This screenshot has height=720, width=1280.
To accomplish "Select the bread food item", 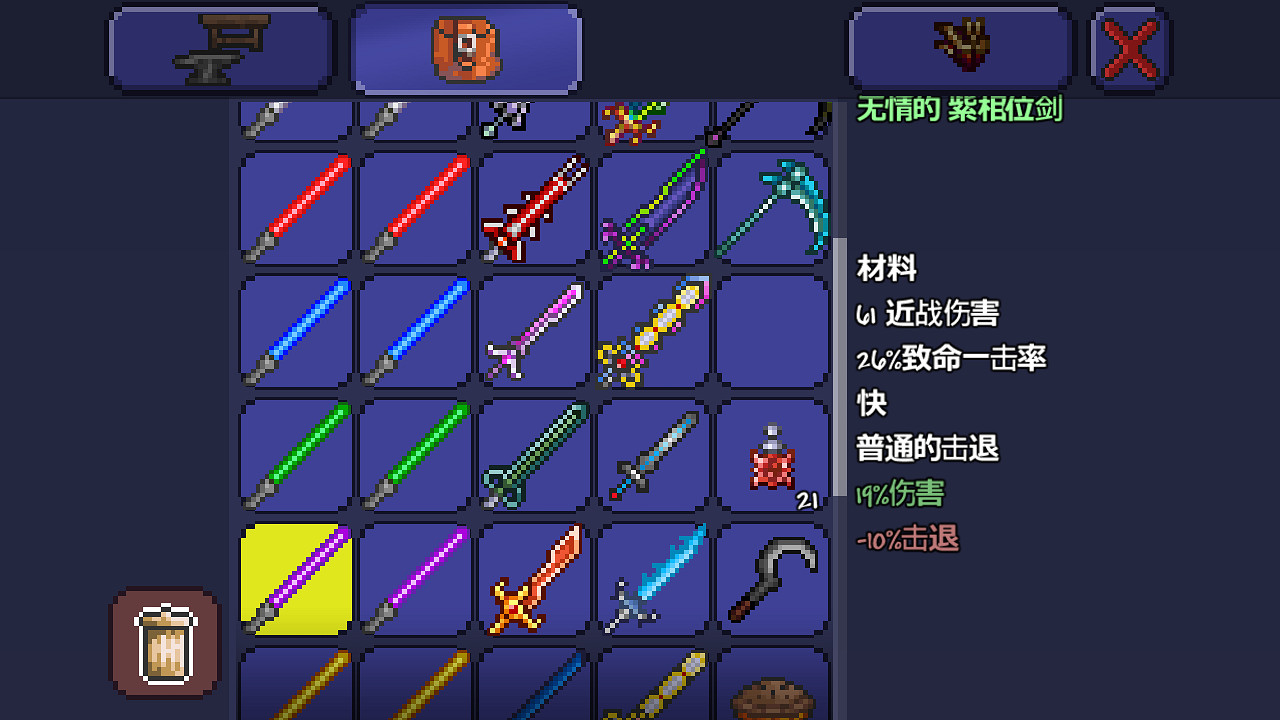I will pyautogui.click(x=773, y=695).
